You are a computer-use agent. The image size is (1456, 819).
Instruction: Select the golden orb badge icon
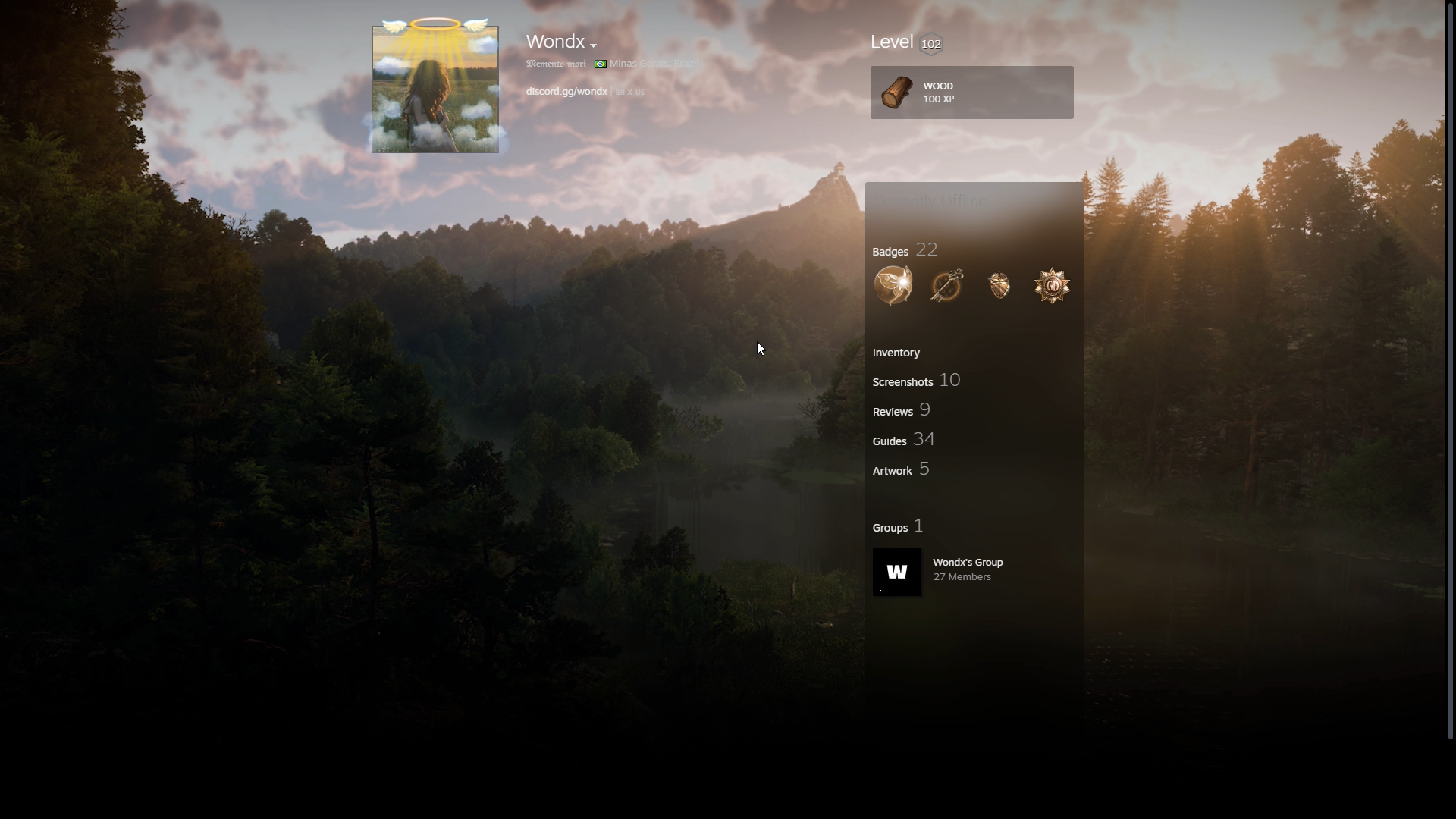[x=893, y=286]
